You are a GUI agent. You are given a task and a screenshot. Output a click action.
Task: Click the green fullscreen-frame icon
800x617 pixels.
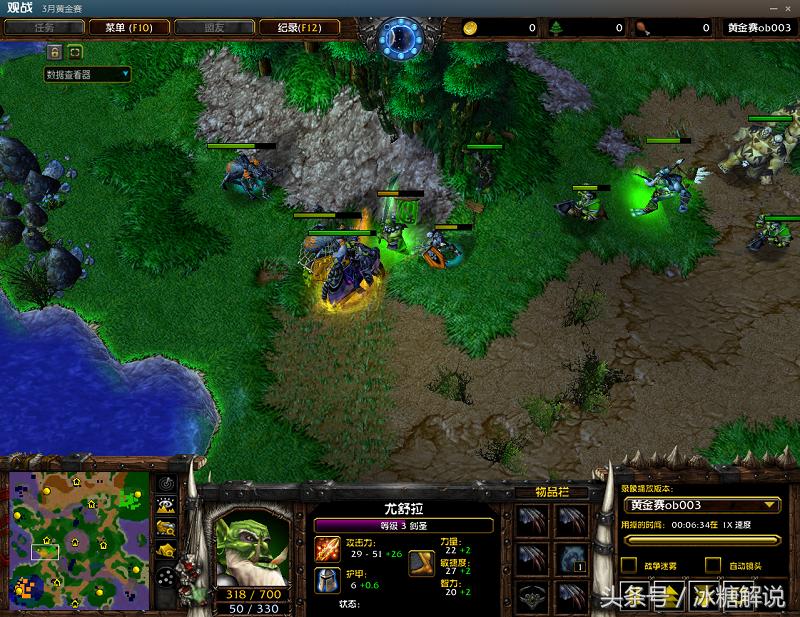click(x=75, y=51)
